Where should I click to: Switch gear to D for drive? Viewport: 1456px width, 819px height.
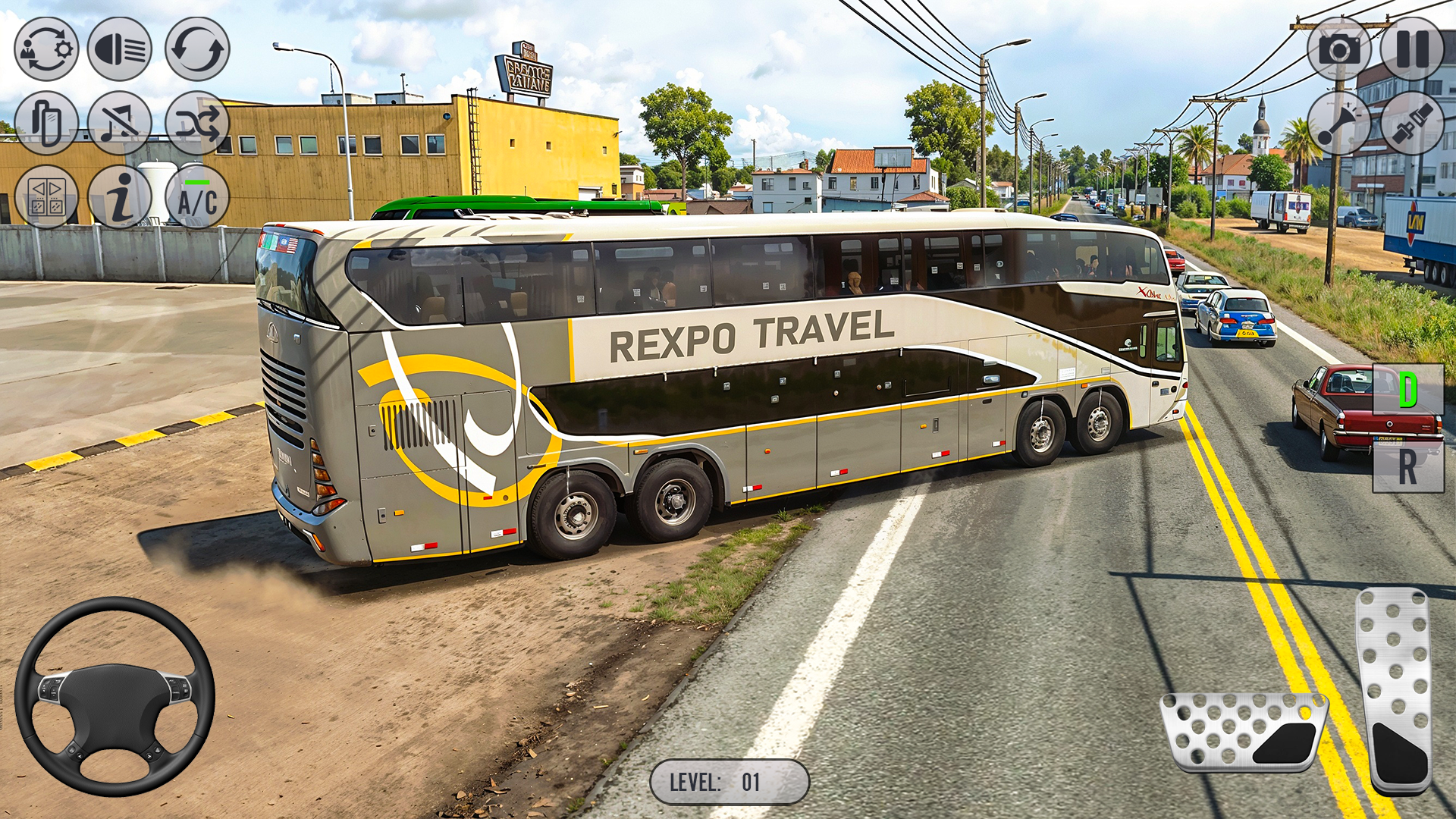tap(1408, 388)
